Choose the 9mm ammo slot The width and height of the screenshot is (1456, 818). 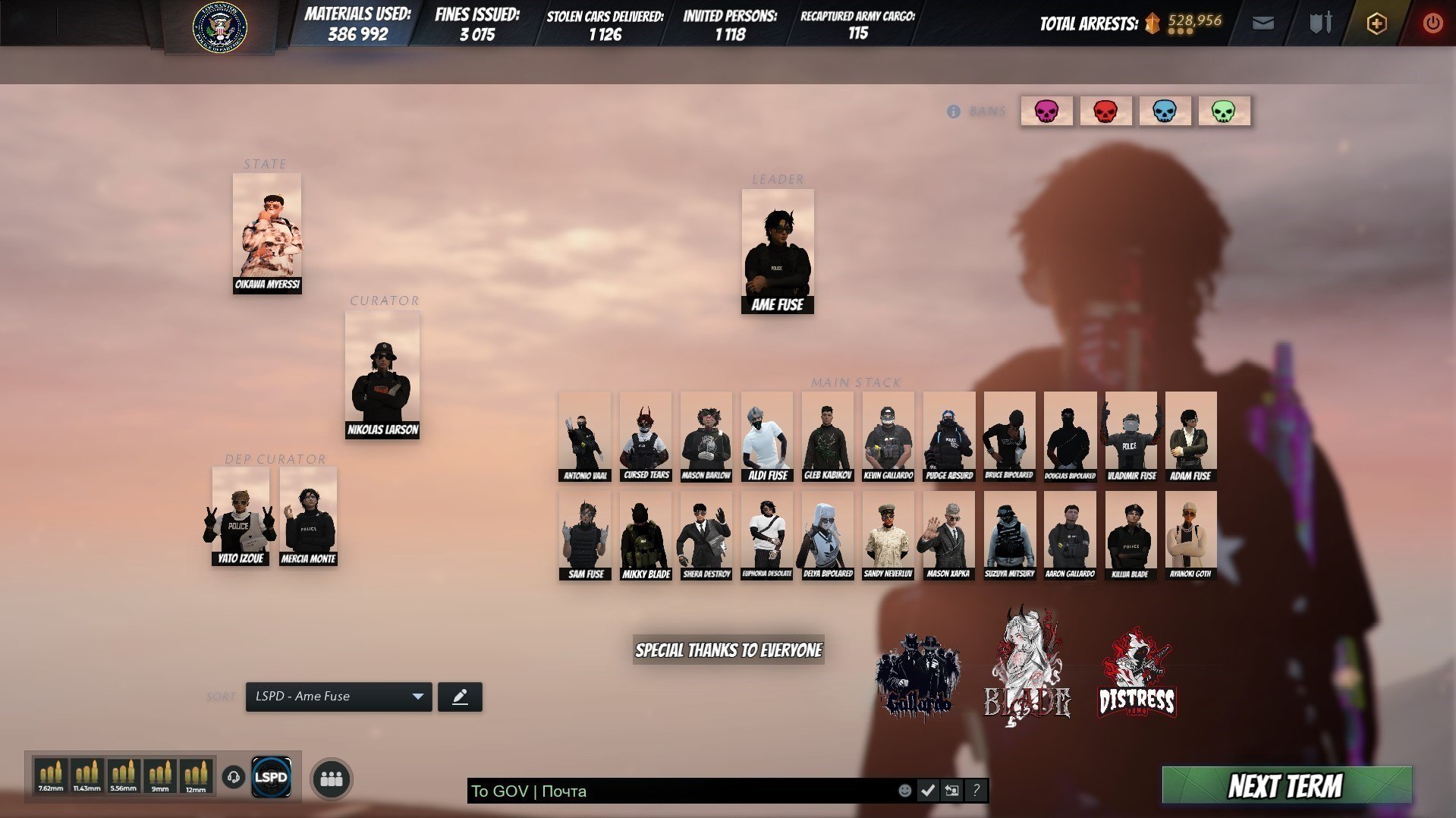click(160, 776)
